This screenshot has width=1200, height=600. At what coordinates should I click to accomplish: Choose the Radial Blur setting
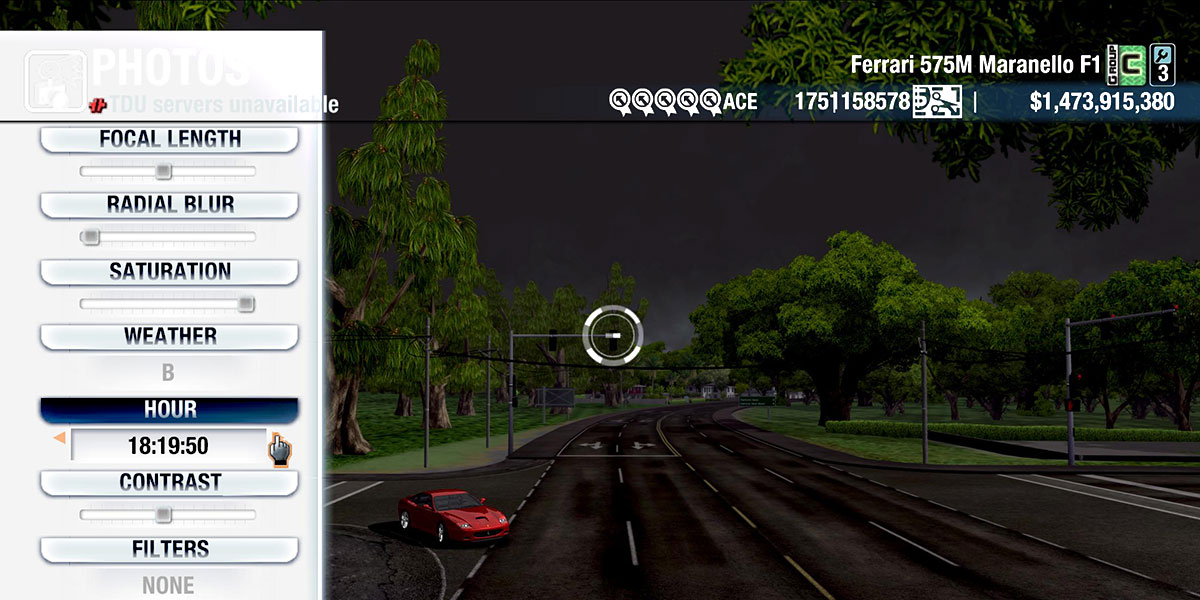pos(169,205)
